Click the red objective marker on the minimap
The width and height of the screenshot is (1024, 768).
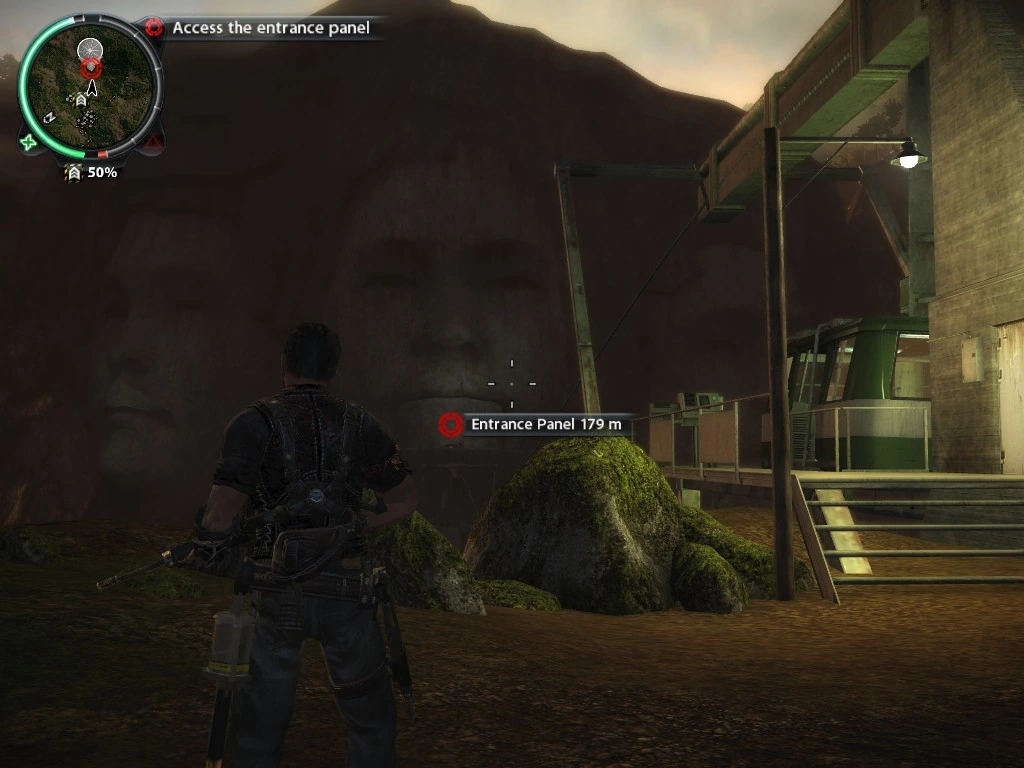pyautogui.click(x=91, y=68)
